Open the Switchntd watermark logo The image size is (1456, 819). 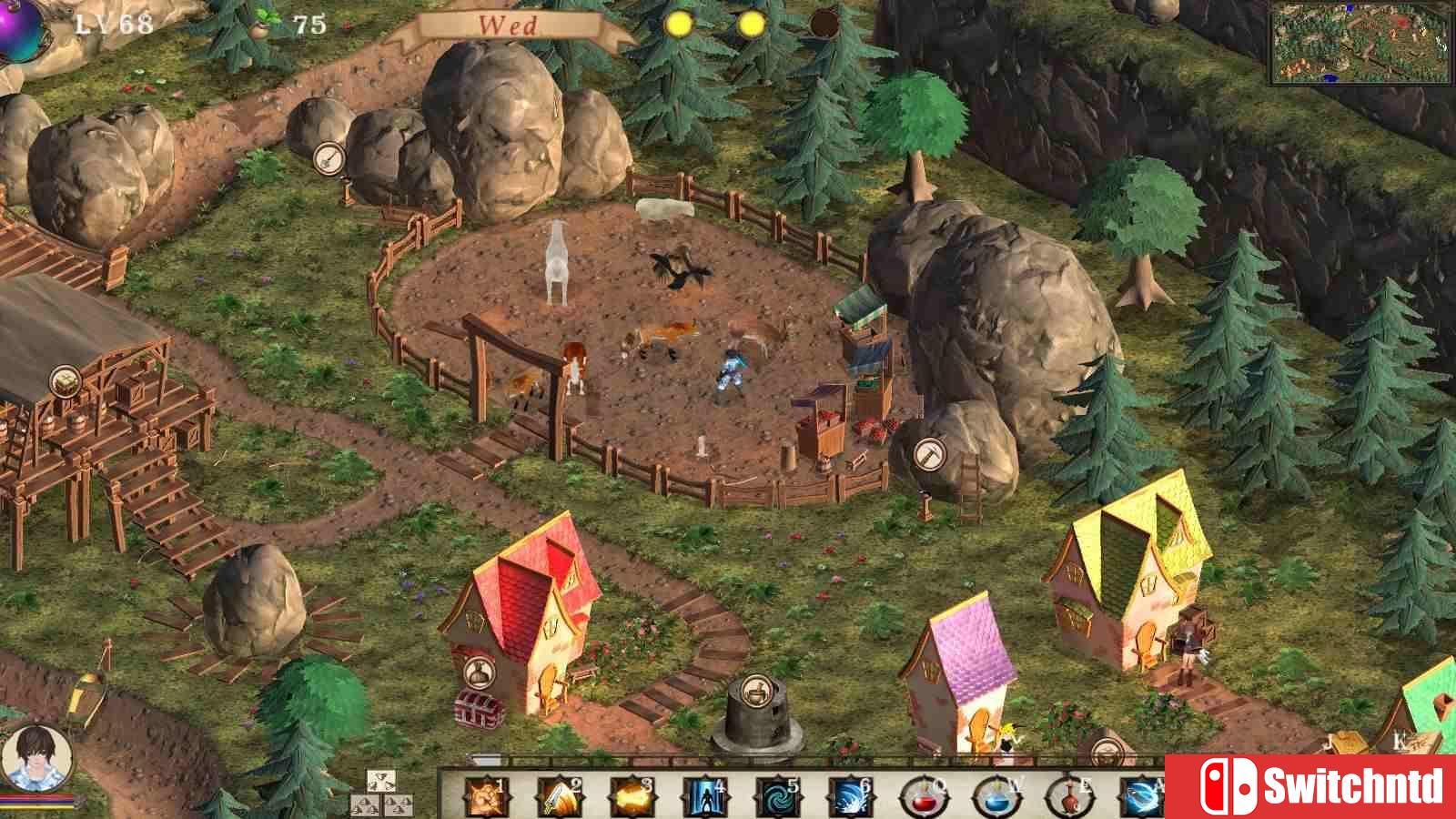coord(1310,786)
